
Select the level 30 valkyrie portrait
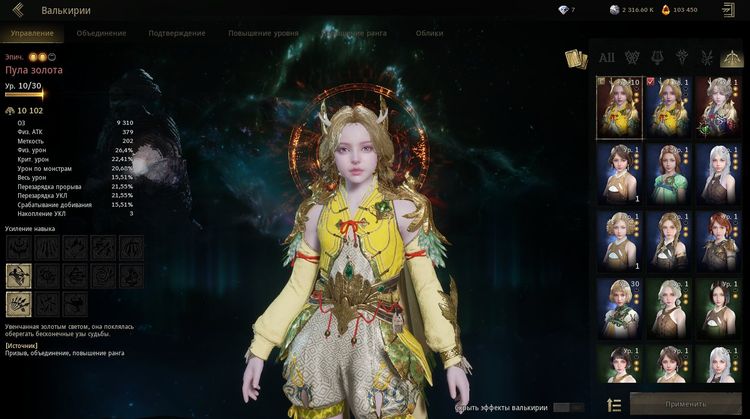pos(619,307)
